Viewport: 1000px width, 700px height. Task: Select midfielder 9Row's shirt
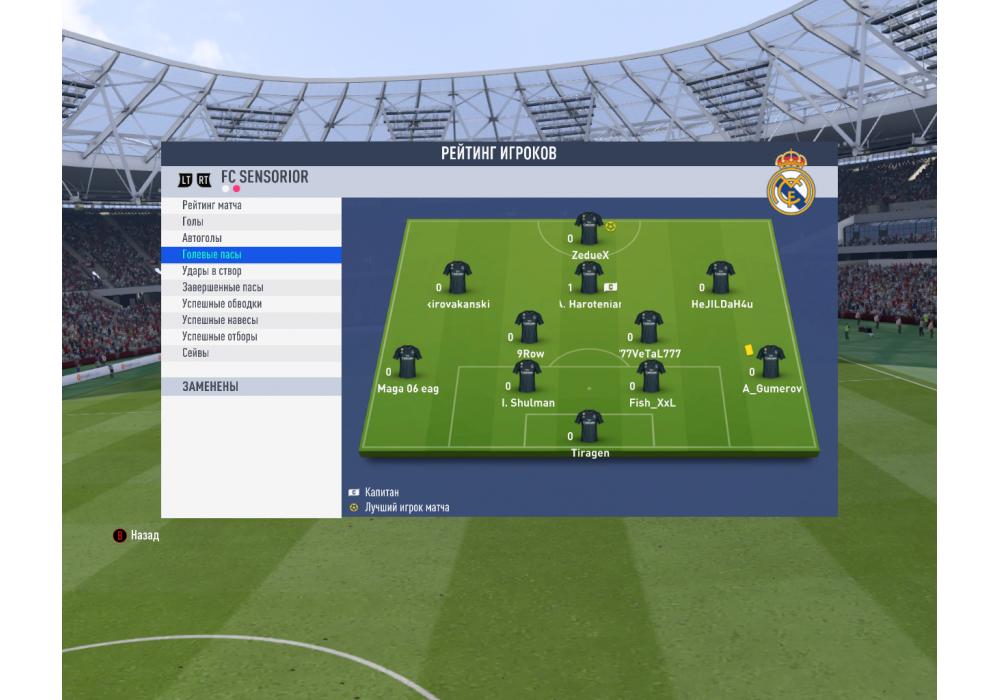pos(529,326)
